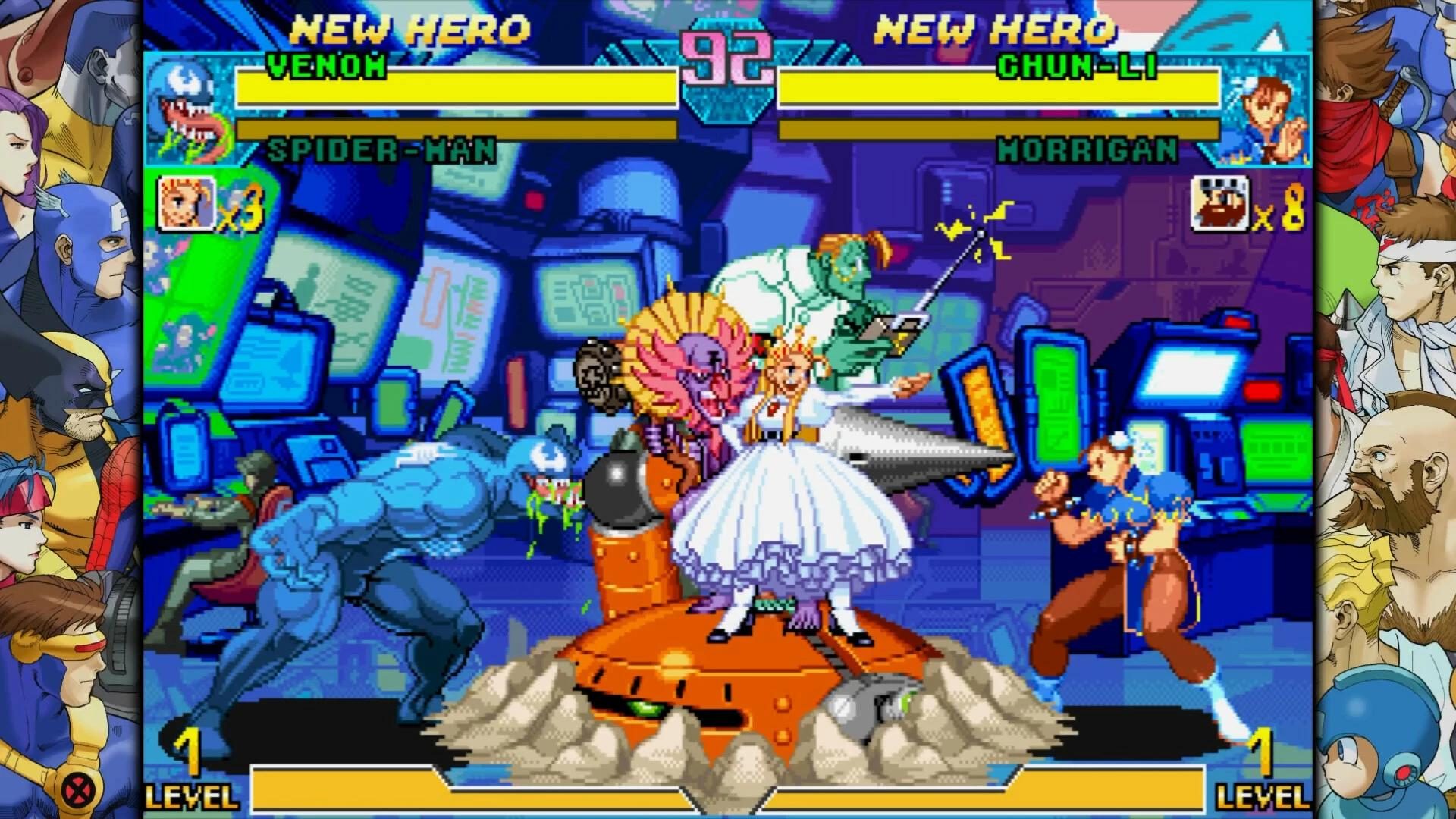Click the MORRIGAN partner name text
Screen dimensions: 1456x819
(x=1088, y=152)
